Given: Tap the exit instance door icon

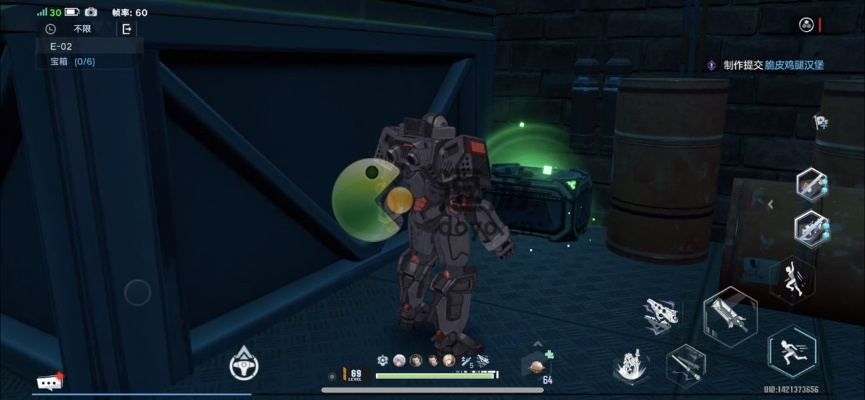Looking at the screenshot, I should [127, 29].
